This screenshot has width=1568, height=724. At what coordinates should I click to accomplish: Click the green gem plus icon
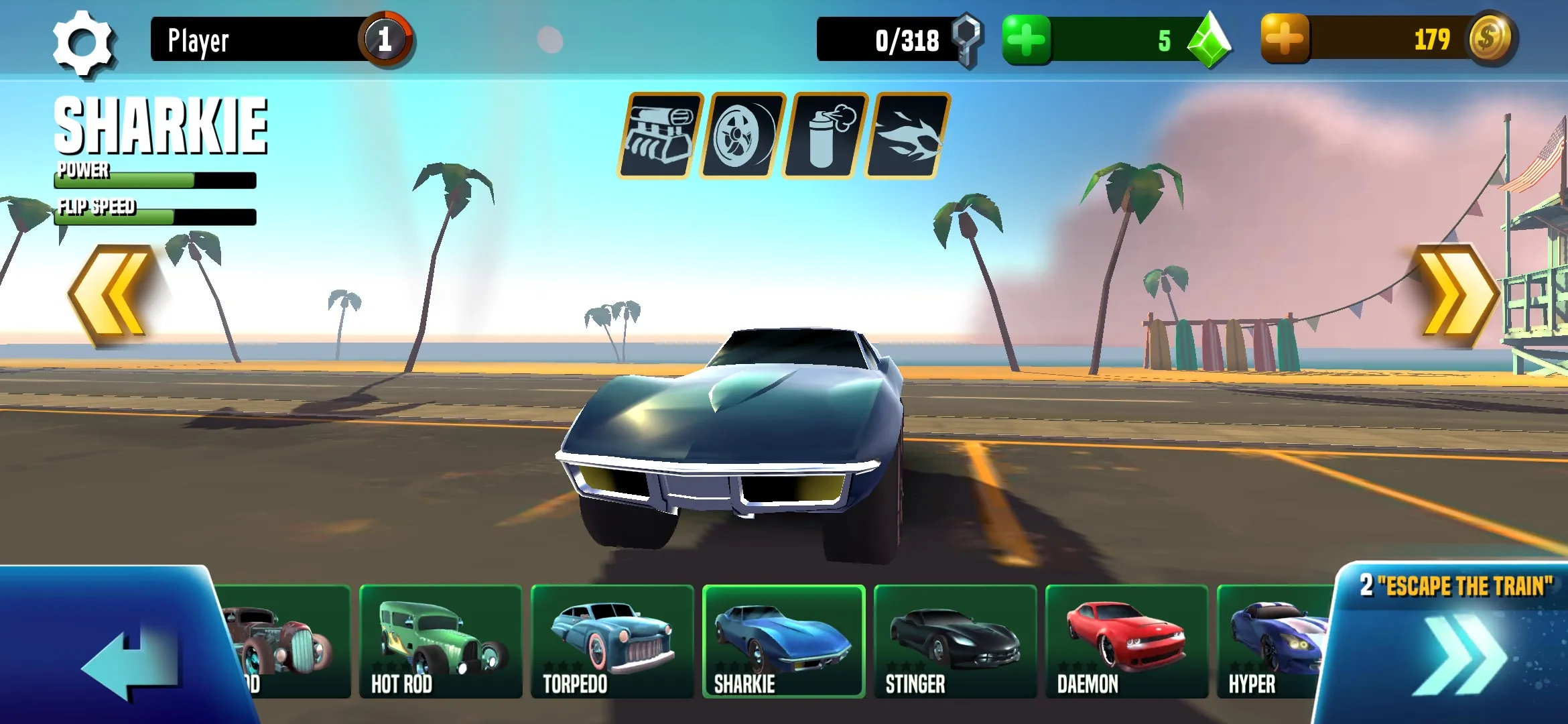click(1027, 40)
